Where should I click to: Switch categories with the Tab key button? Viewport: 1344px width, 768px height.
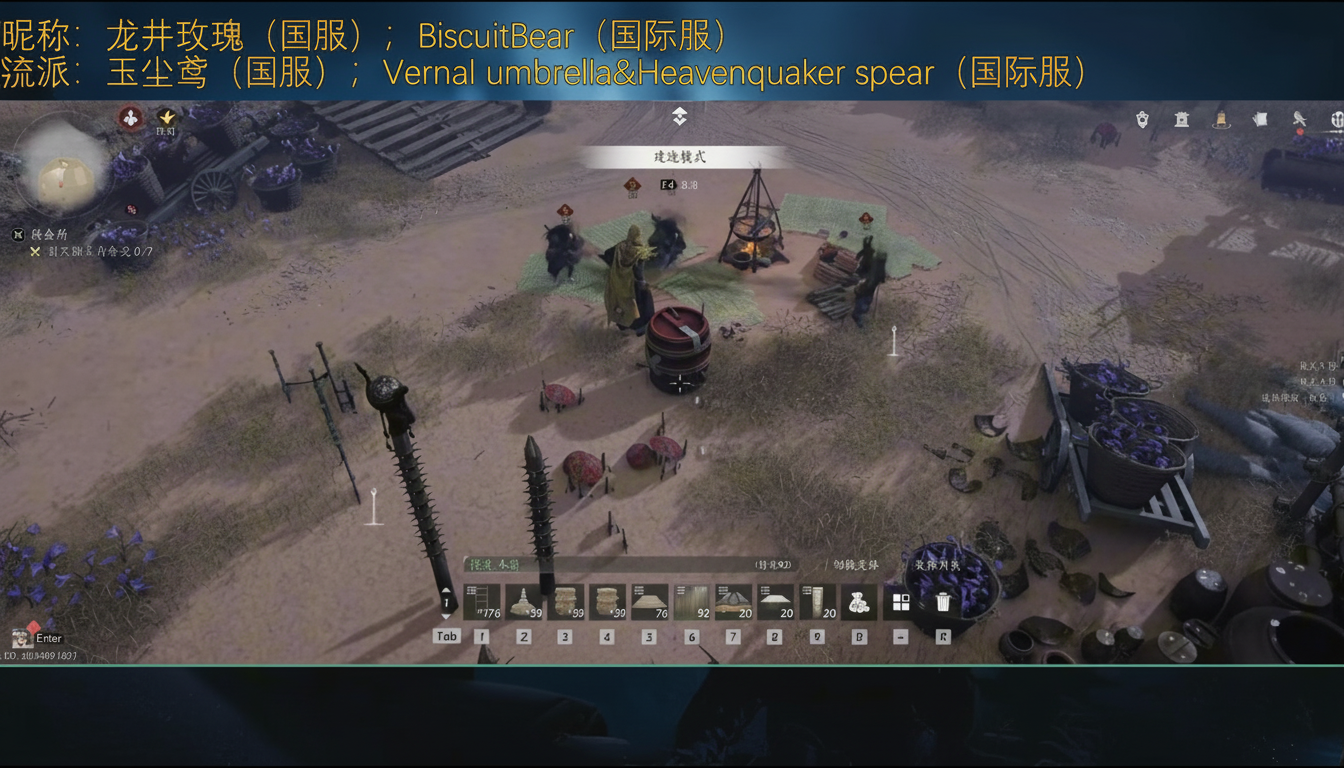point(446,636)
